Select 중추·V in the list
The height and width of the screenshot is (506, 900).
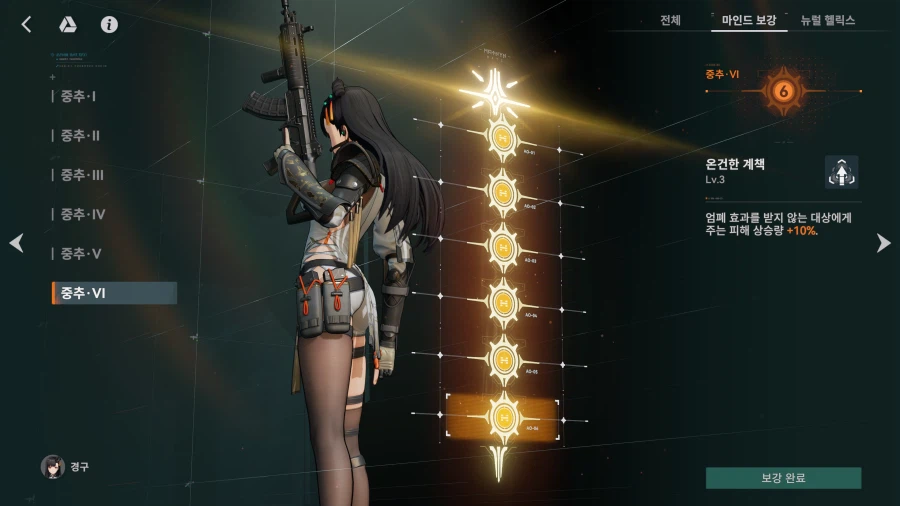(80, 253)
